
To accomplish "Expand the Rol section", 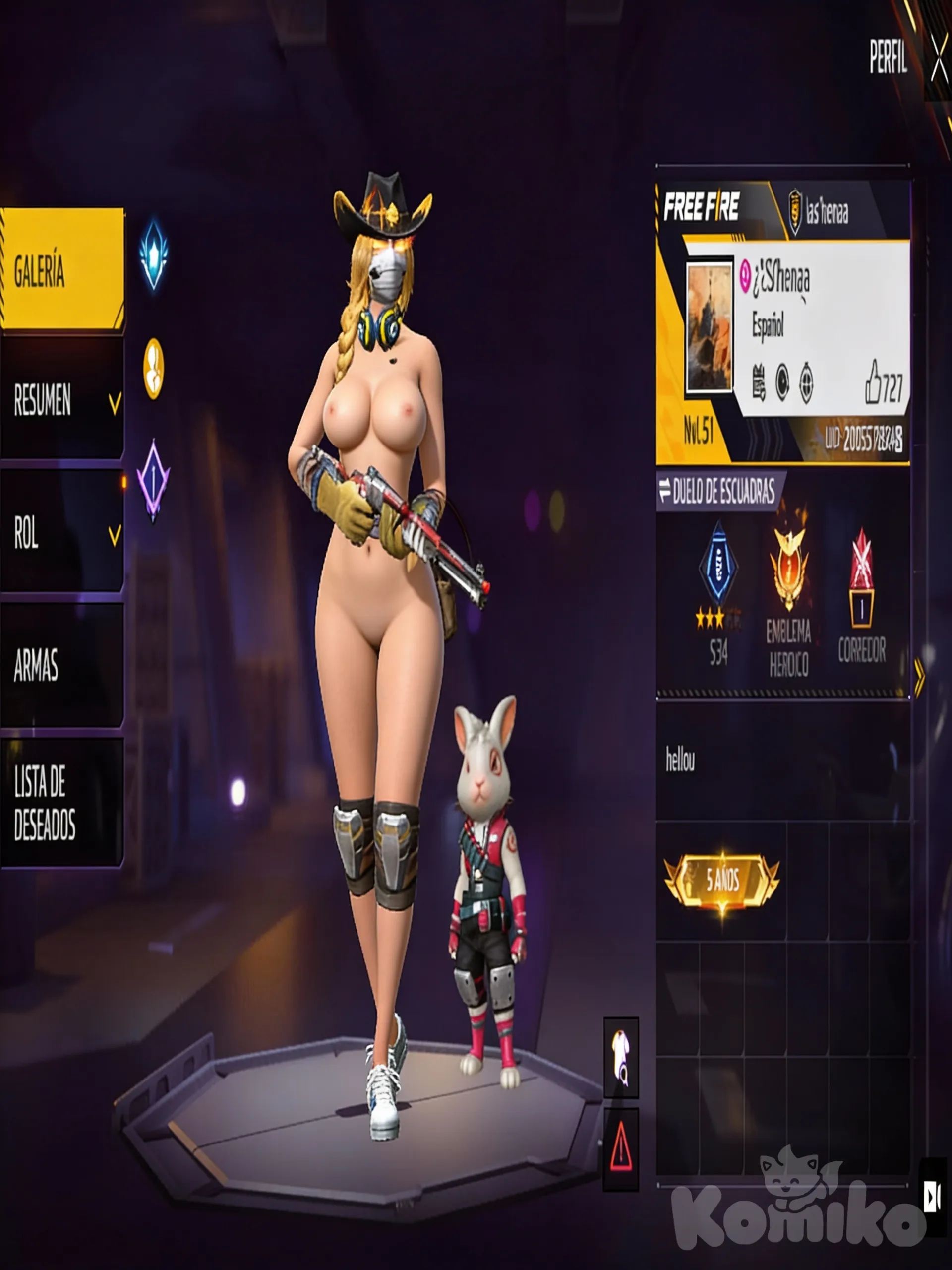I will tap(62, 533).
